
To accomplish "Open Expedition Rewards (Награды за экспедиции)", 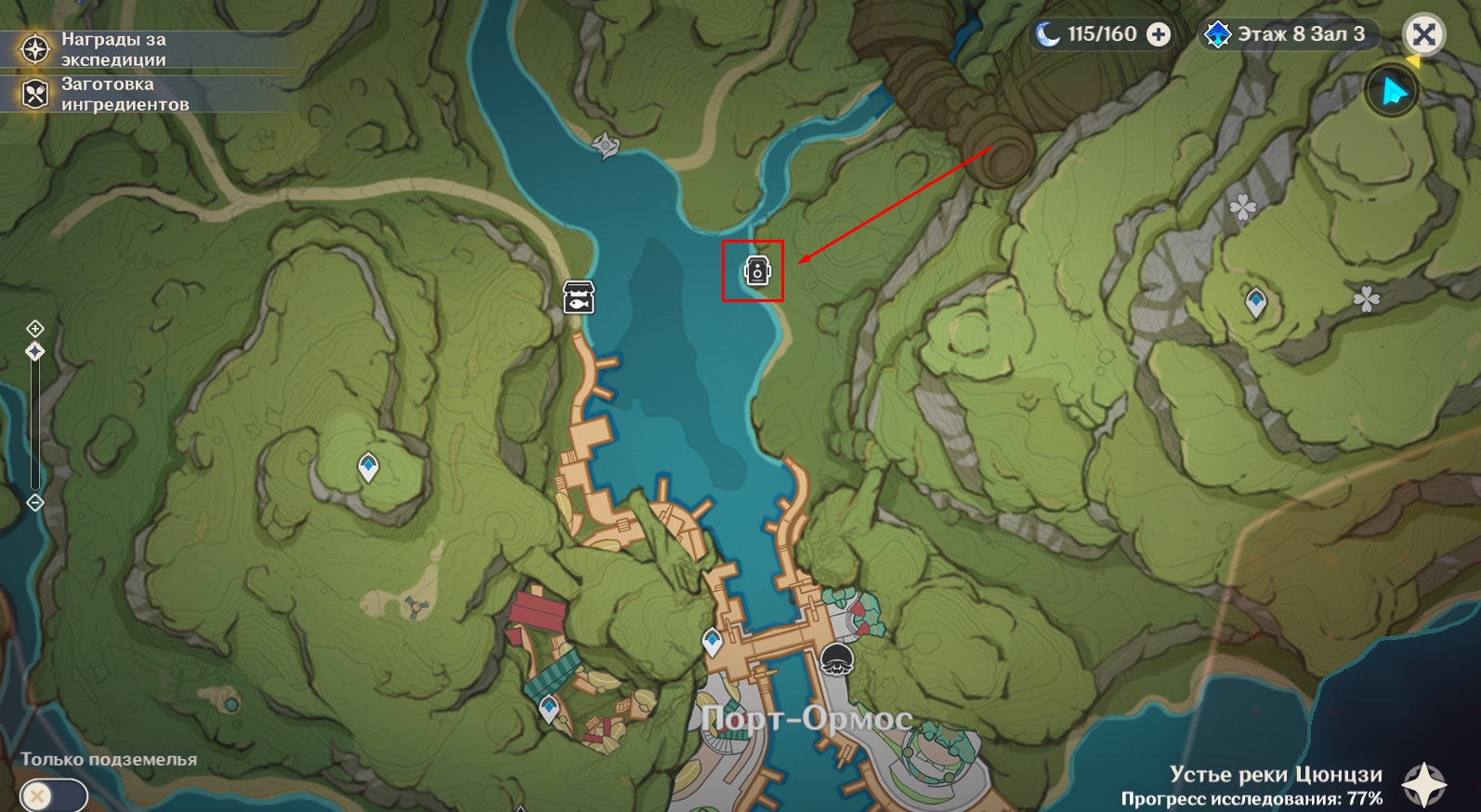I will [35, 49].
